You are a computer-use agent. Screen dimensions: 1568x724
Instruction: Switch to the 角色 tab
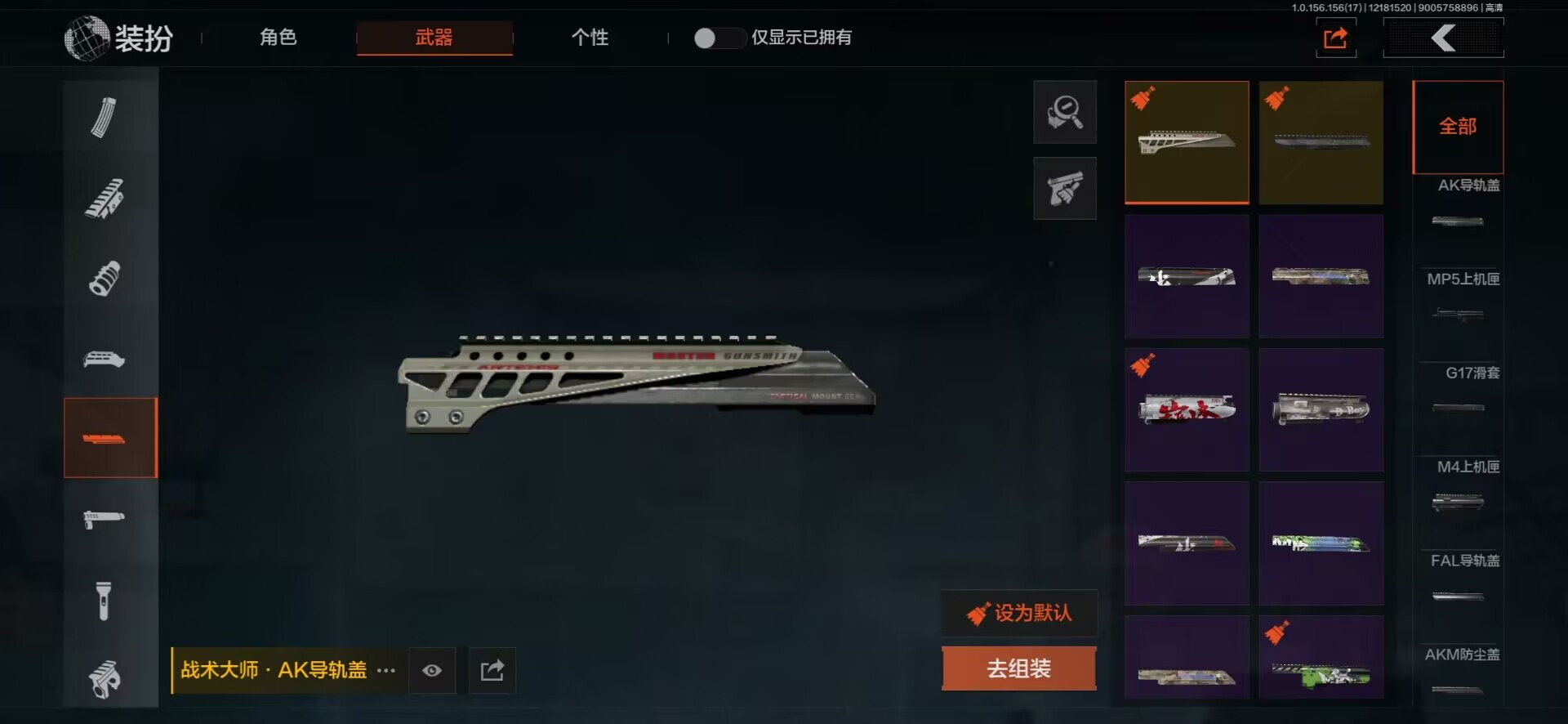(278, 38)
